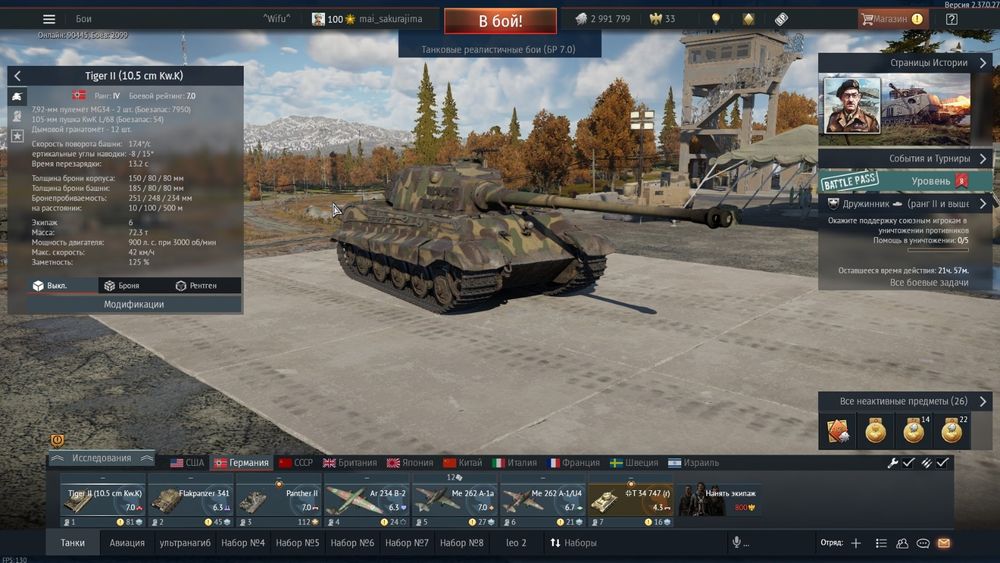Show «Все боевые задачи»
The width and height of the screenshot is (1000, 563).
click(x=903, y=283)
